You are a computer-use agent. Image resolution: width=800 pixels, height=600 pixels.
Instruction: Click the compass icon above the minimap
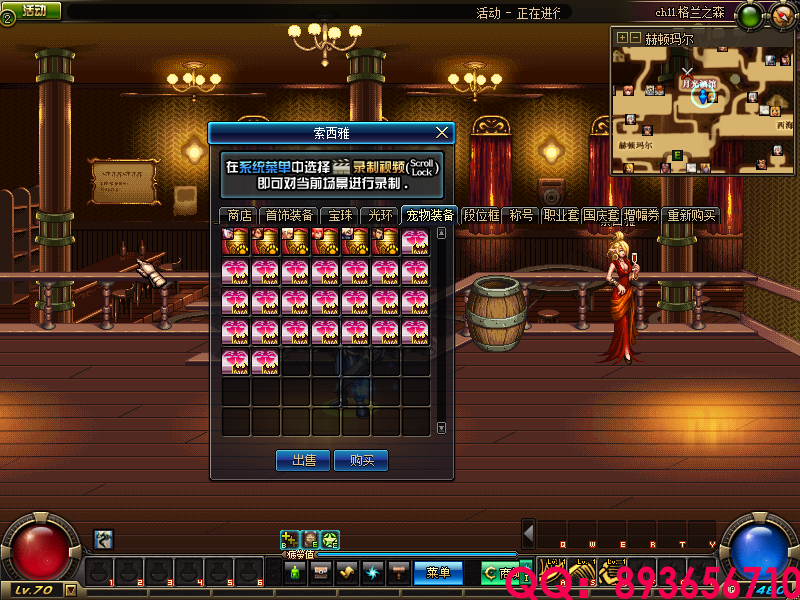pos(780,14)
